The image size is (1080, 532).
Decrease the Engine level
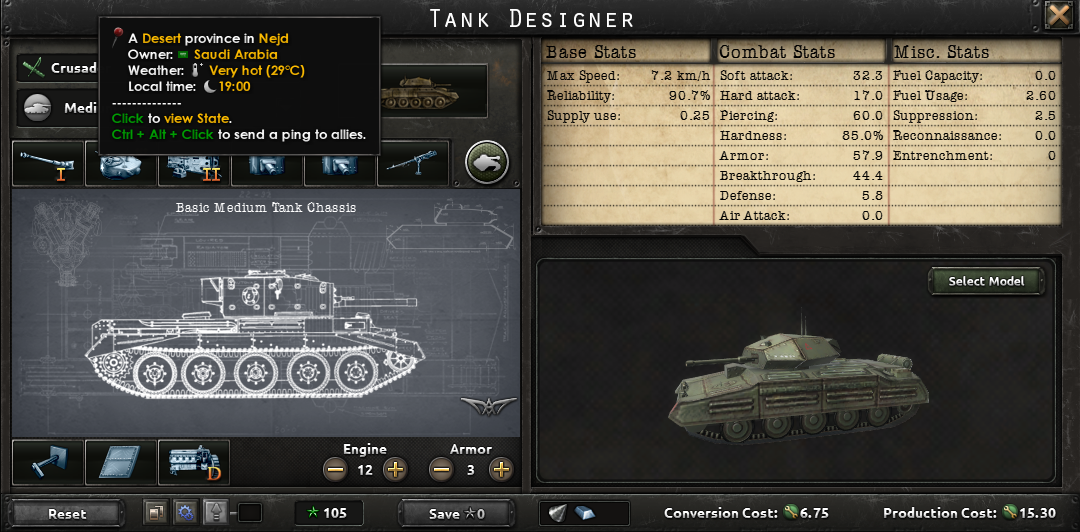pos(335,468)
